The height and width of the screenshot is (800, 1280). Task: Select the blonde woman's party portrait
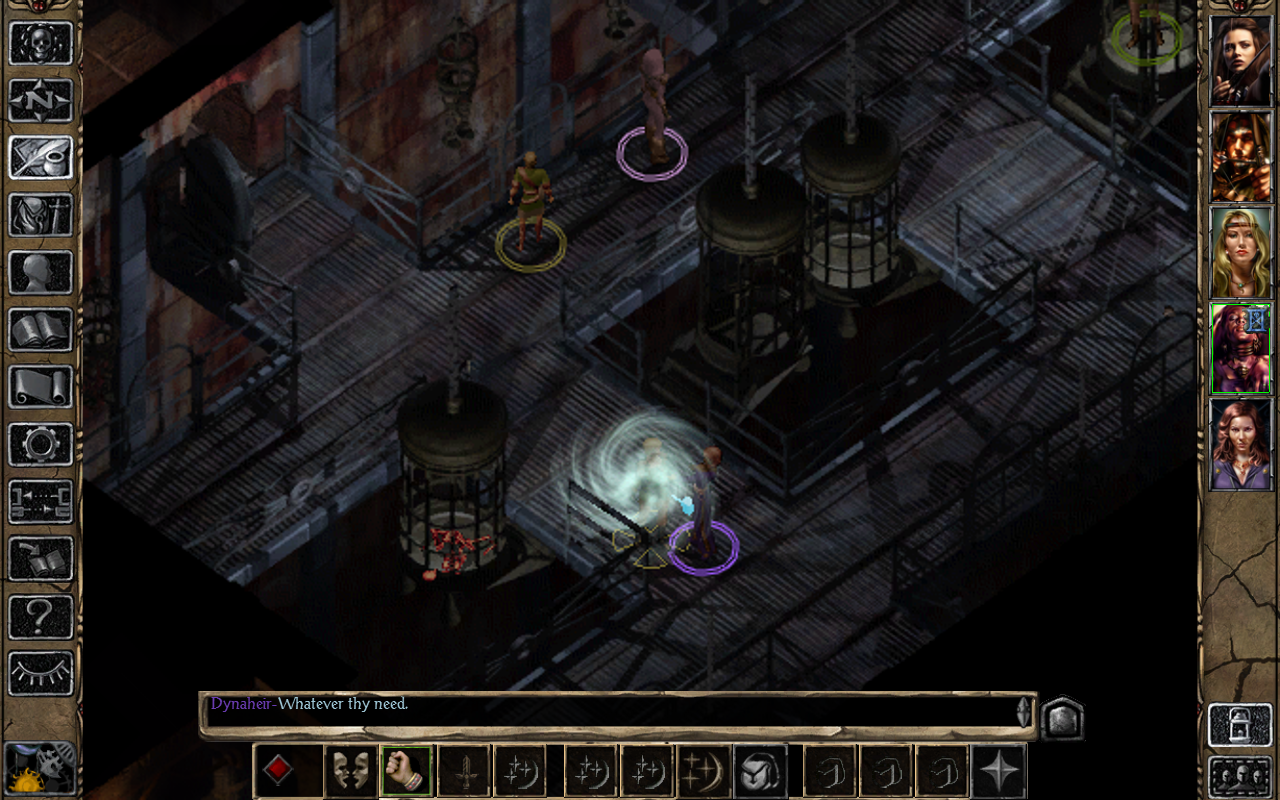click(1240, 252)
